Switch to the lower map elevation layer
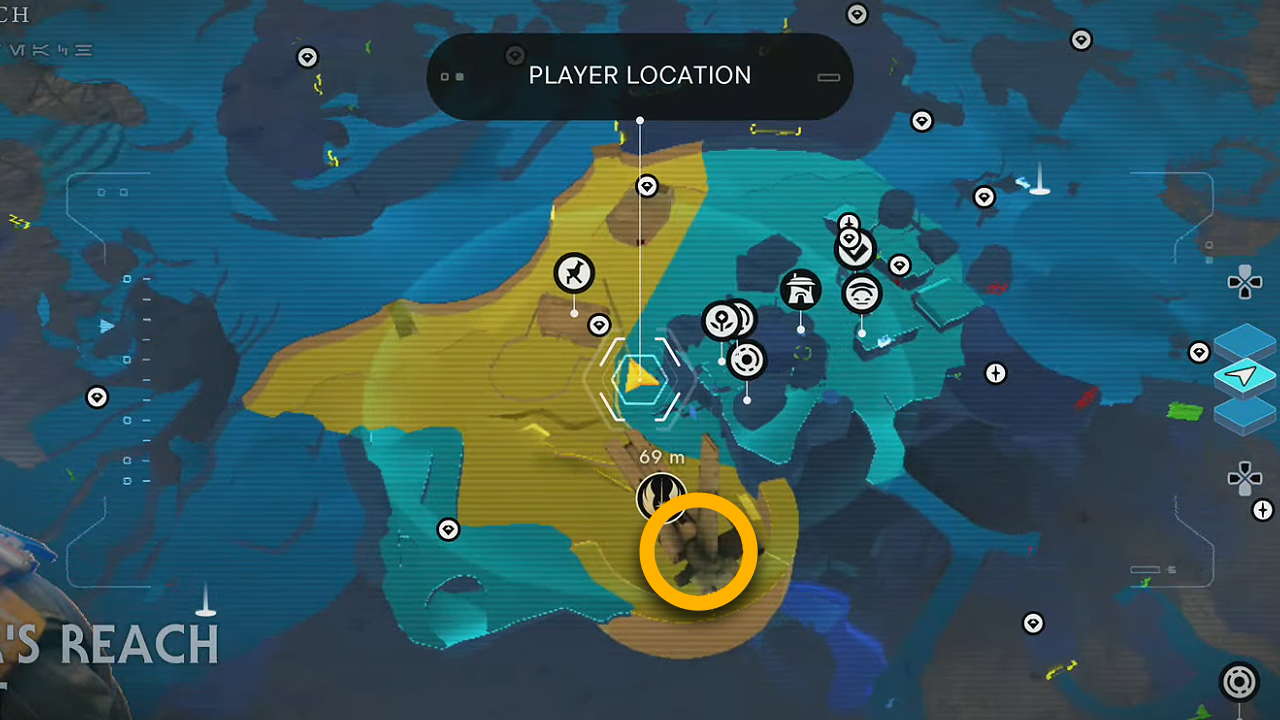This screenshot has height=720, width=1280. (x=1245, y=417)
